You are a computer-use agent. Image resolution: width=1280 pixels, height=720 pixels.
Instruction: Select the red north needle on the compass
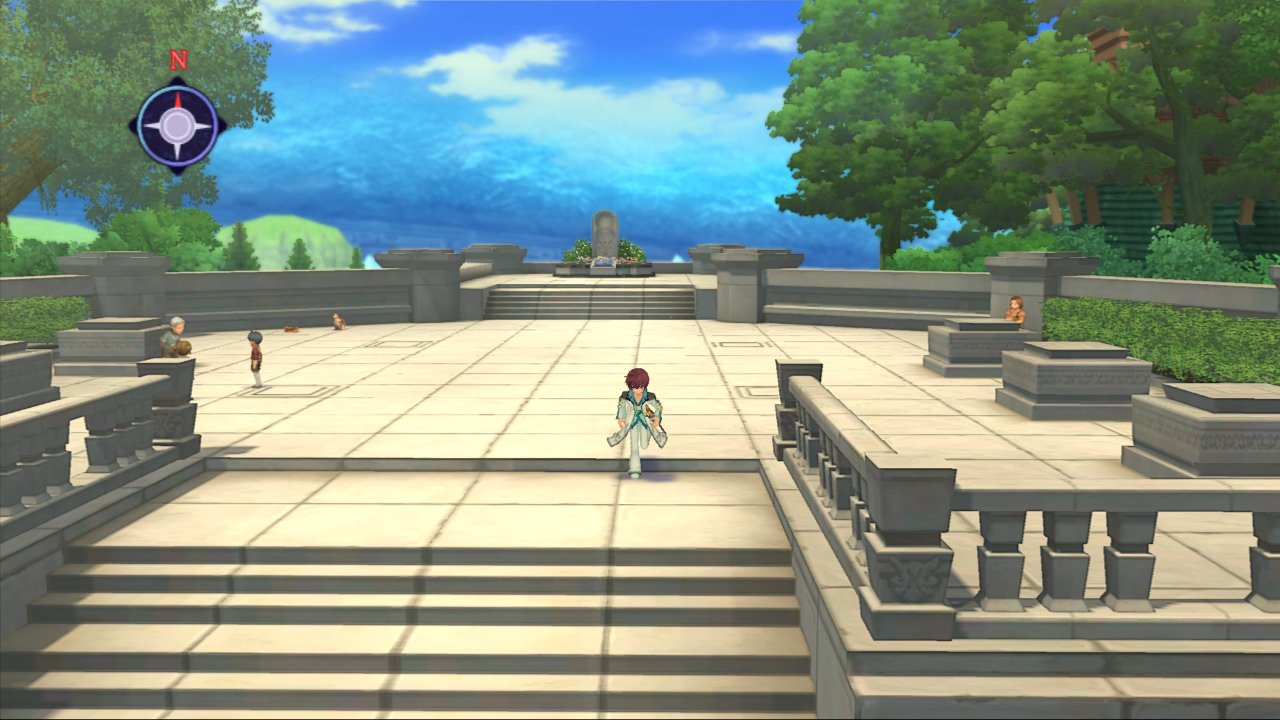pos(178,100)
